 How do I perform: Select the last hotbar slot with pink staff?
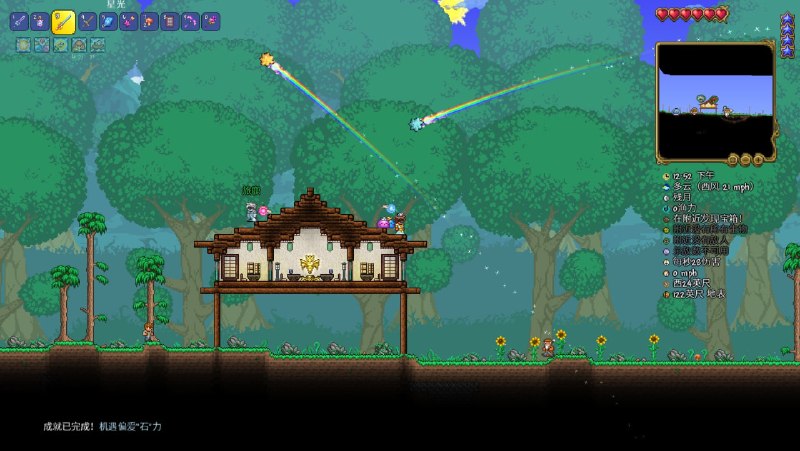(210, 21)
